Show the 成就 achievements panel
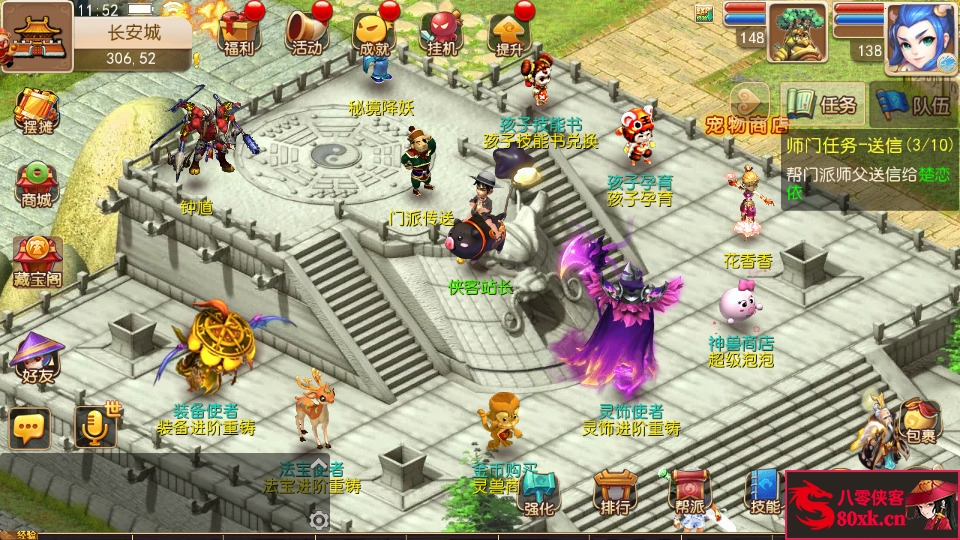Image resolution: width=960 pixels, height=540 pixels. 374,32
